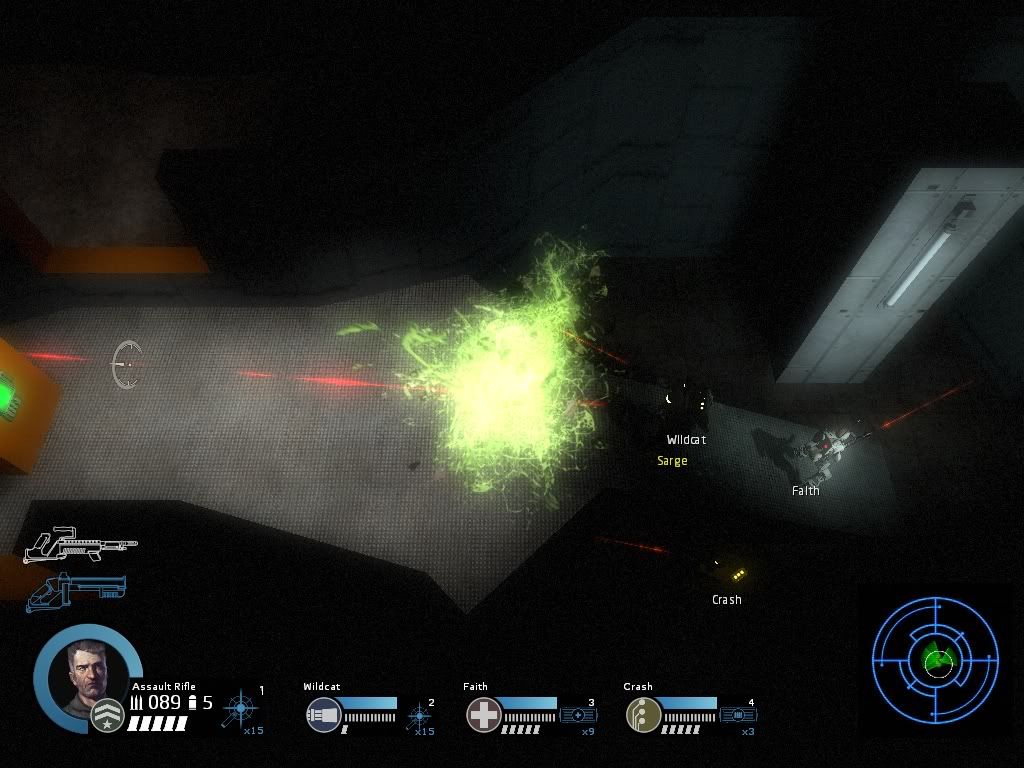
Task: Select the white assault rifle weapon icon
Action: coord(80,543)
